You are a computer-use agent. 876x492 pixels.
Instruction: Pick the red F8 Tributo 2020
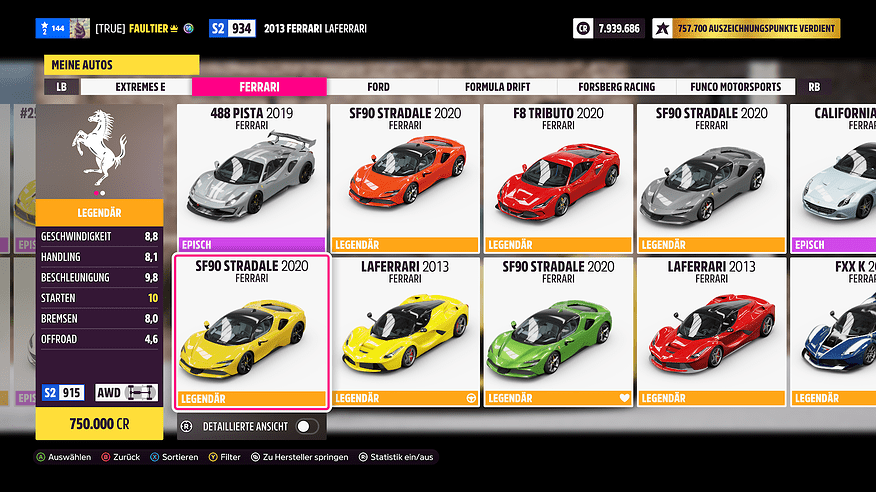559,177
